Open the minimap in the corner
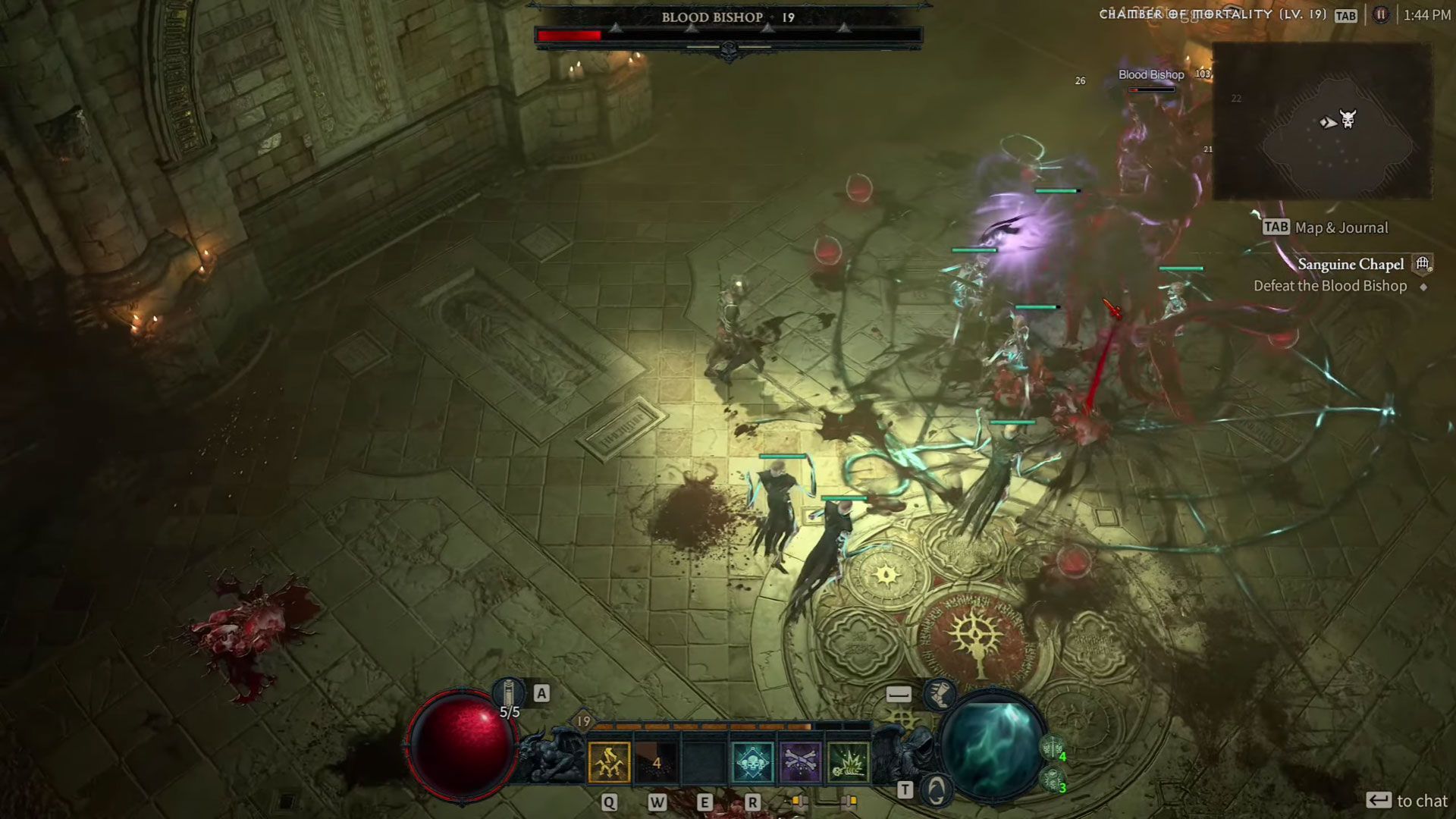The height and width of the screenshot is (819, 1456). pyautogui.click(x=1322, y=121)
